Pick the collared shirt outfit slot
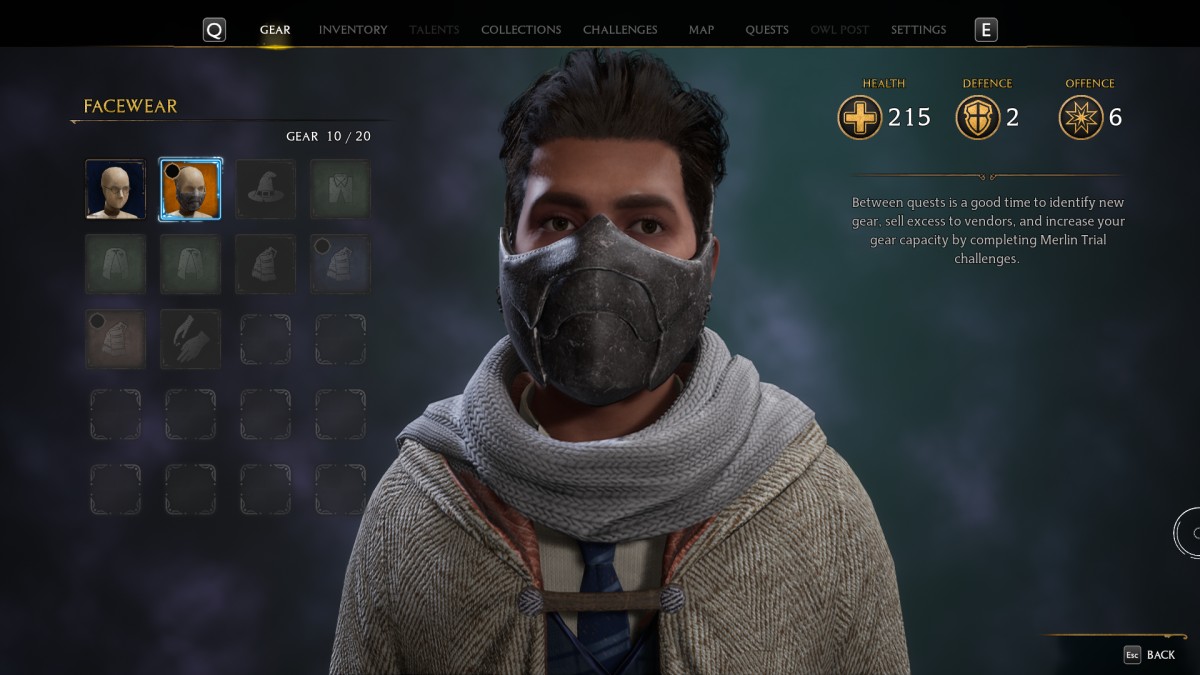 point(340,189)
